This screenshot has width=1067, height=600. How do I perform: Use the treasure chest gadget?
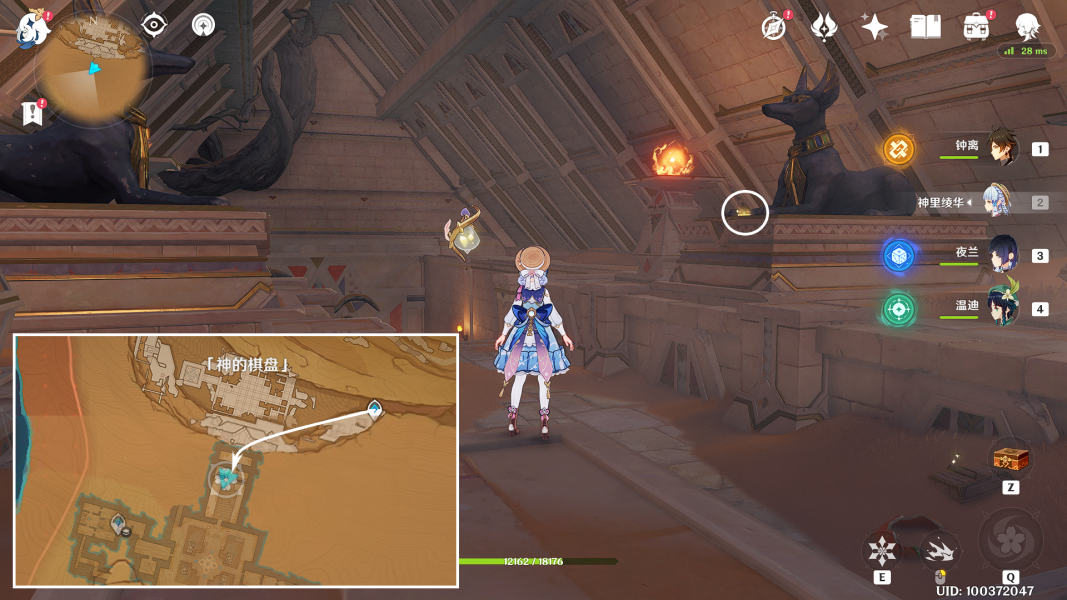[x=1010, y=461]
